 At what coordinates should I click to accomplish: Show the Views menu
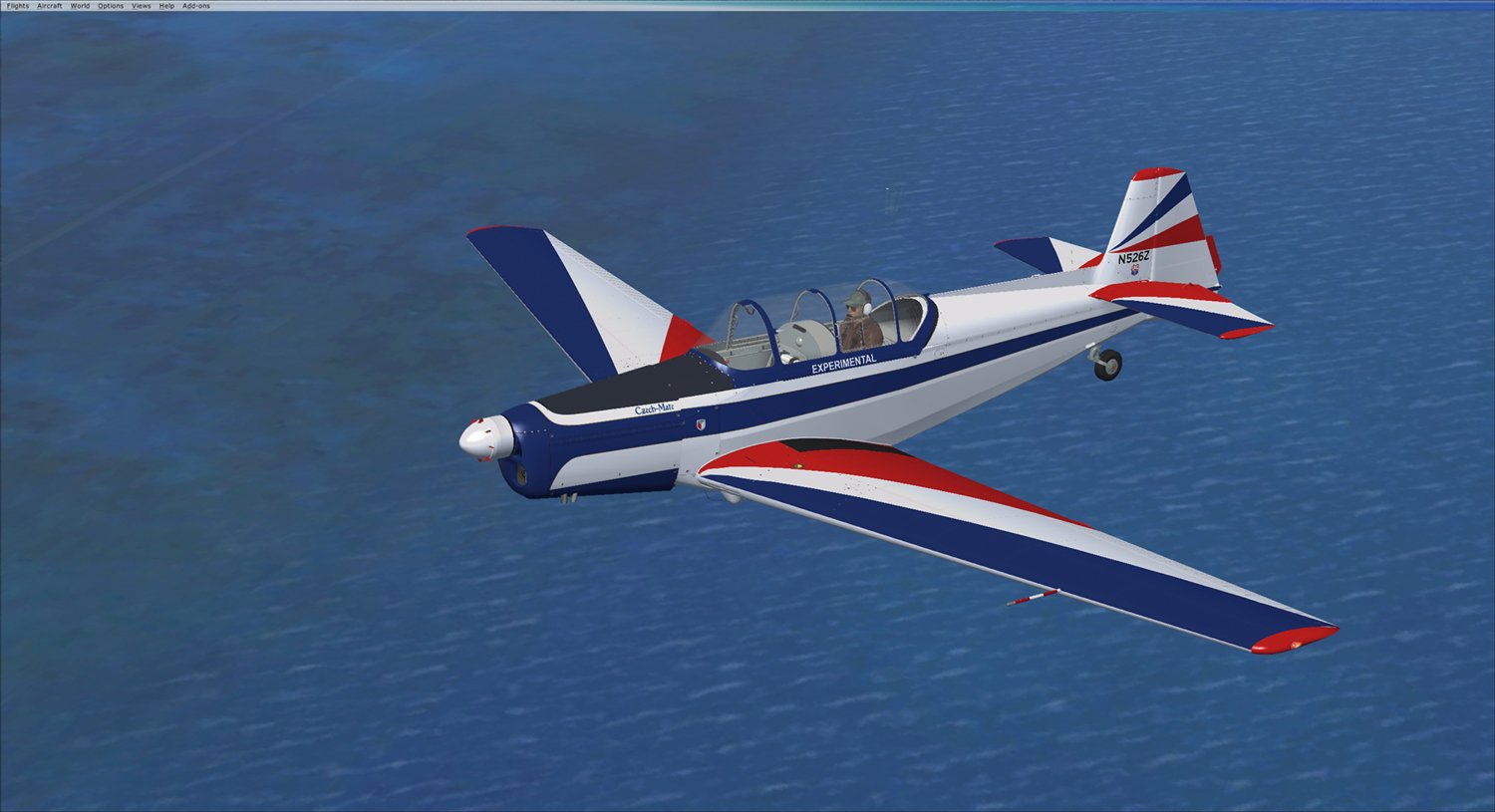(142, 6)
